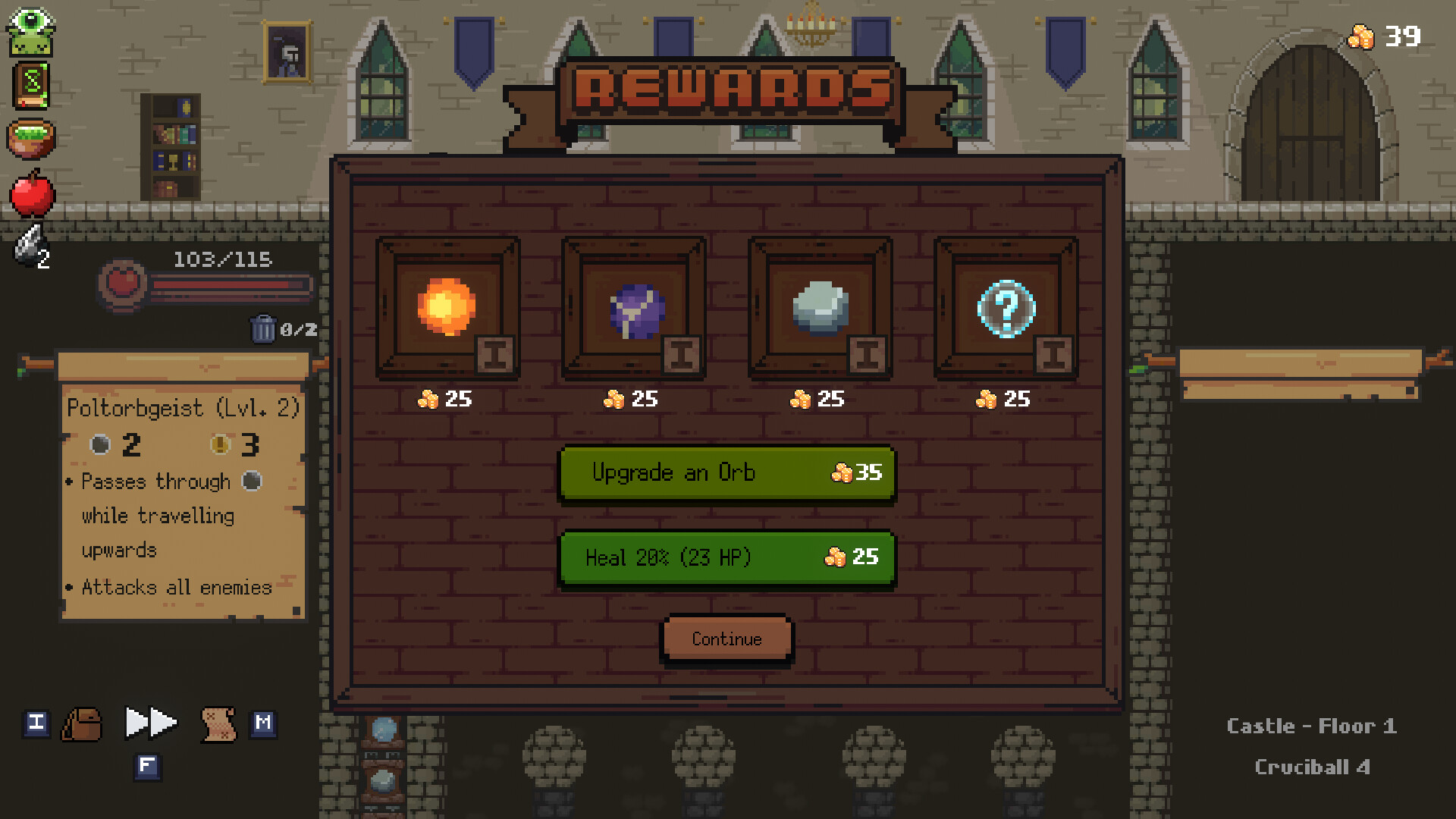Click Upgrade an Orb for 35 gold

pos(726,472)
